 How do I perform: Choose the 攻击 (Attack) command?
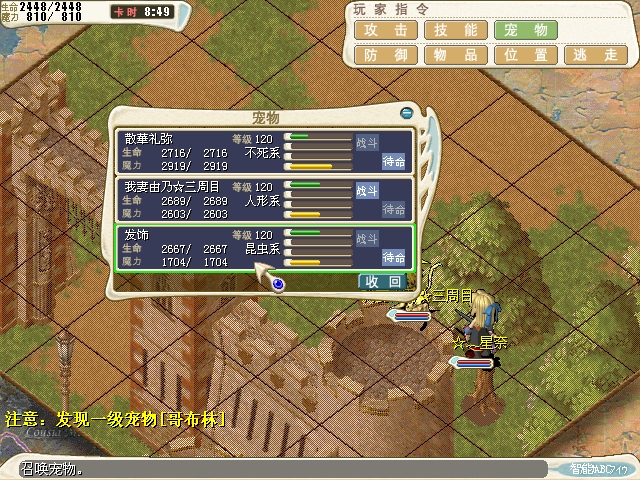pyautogui.click(x=385, y=31)
